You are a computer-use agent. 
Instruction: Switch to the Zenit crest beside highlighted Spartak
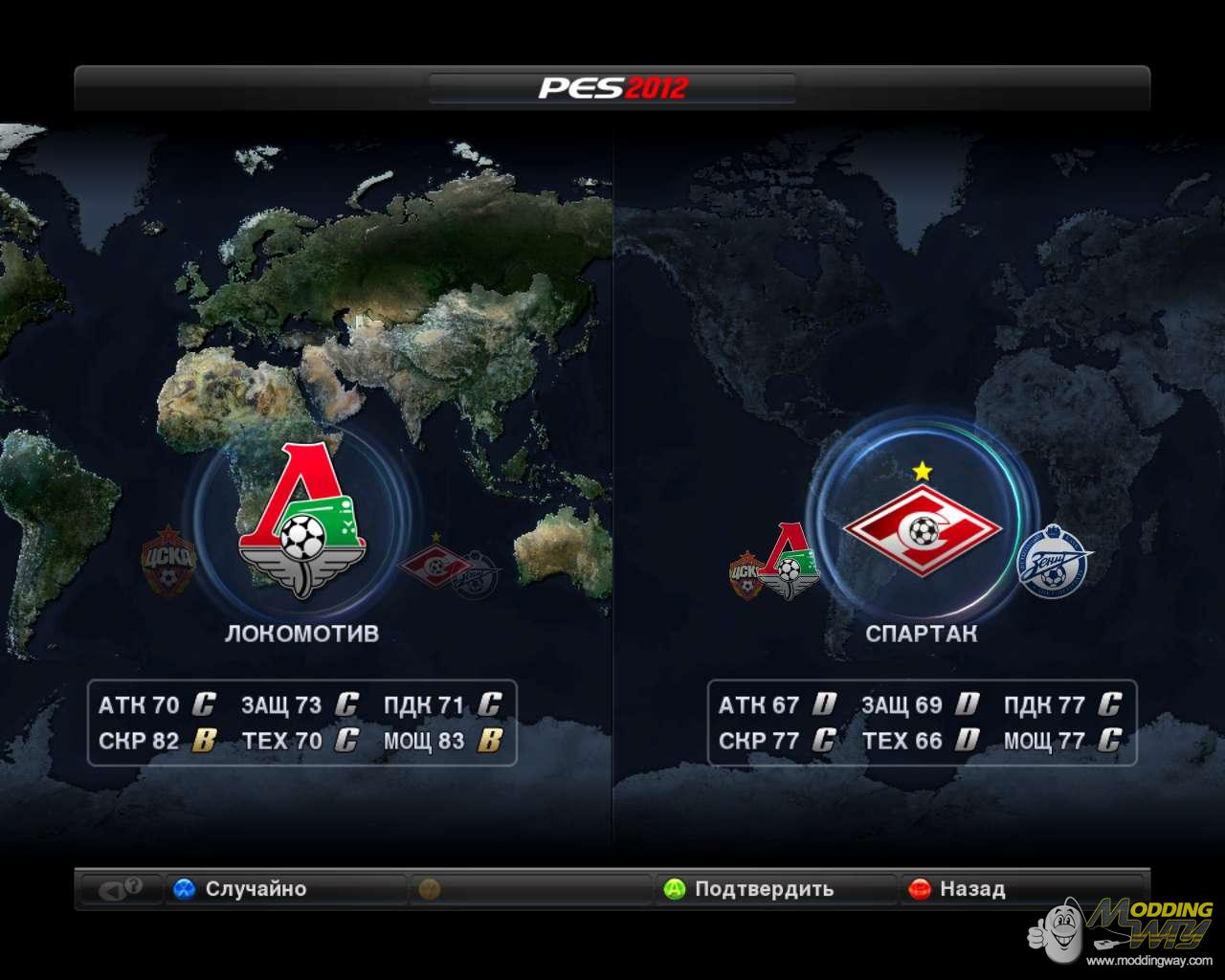coord(1054,562)
